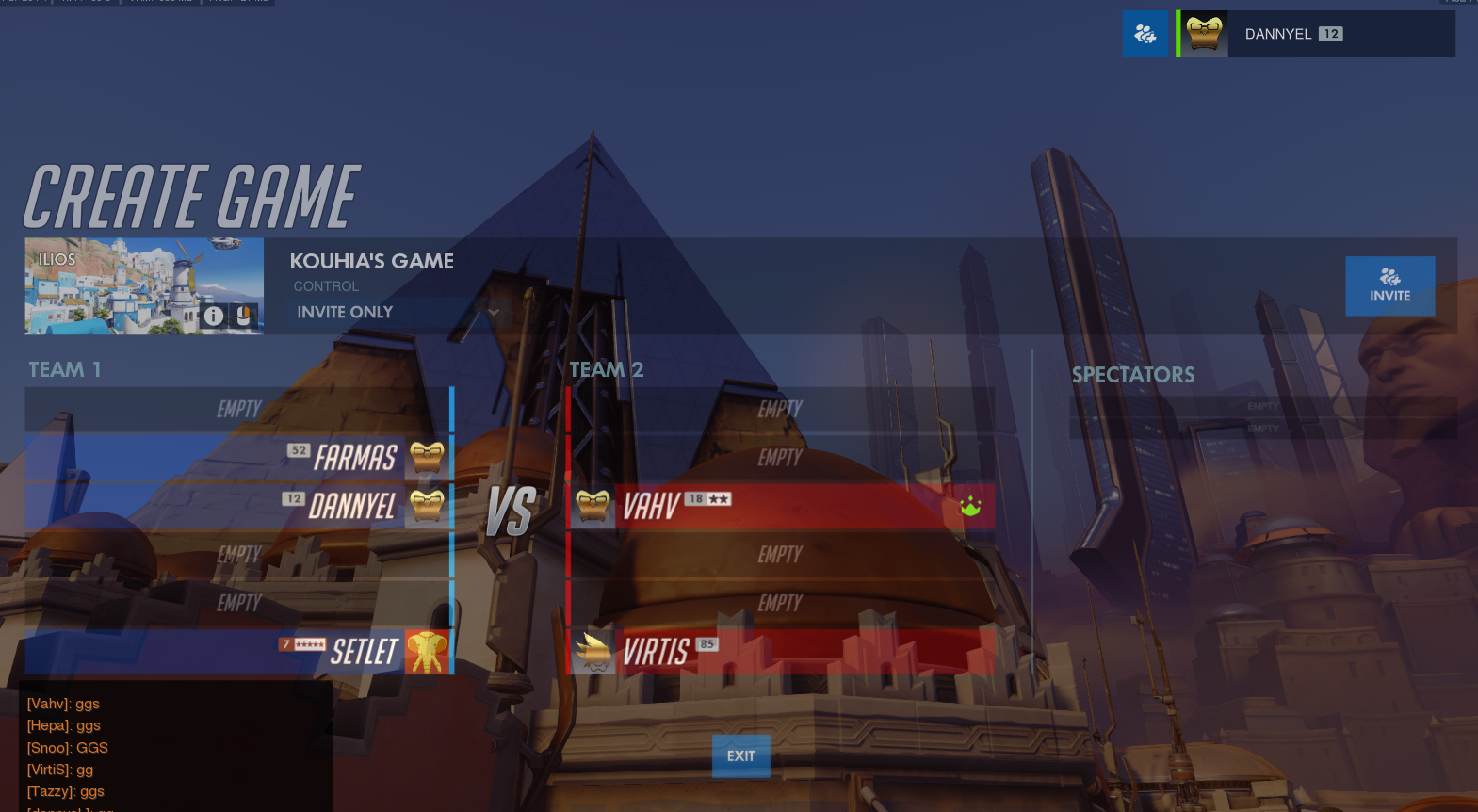Pick VIRTIS's player row
This screenshot has height=812, width=1478.
click(780, 651)
